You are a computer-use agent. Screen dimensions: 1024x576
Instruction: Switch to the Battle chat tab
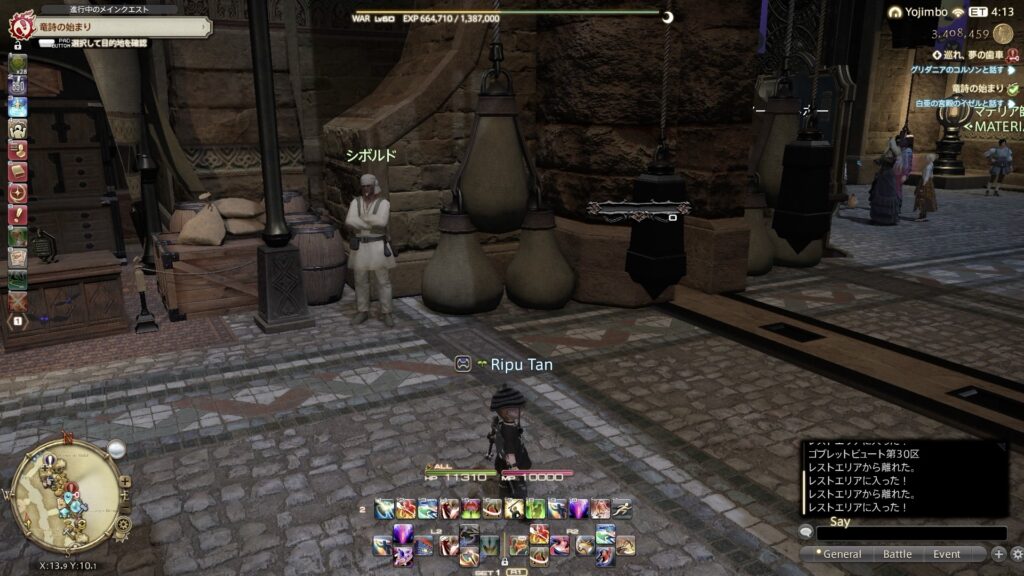(897, 554)
